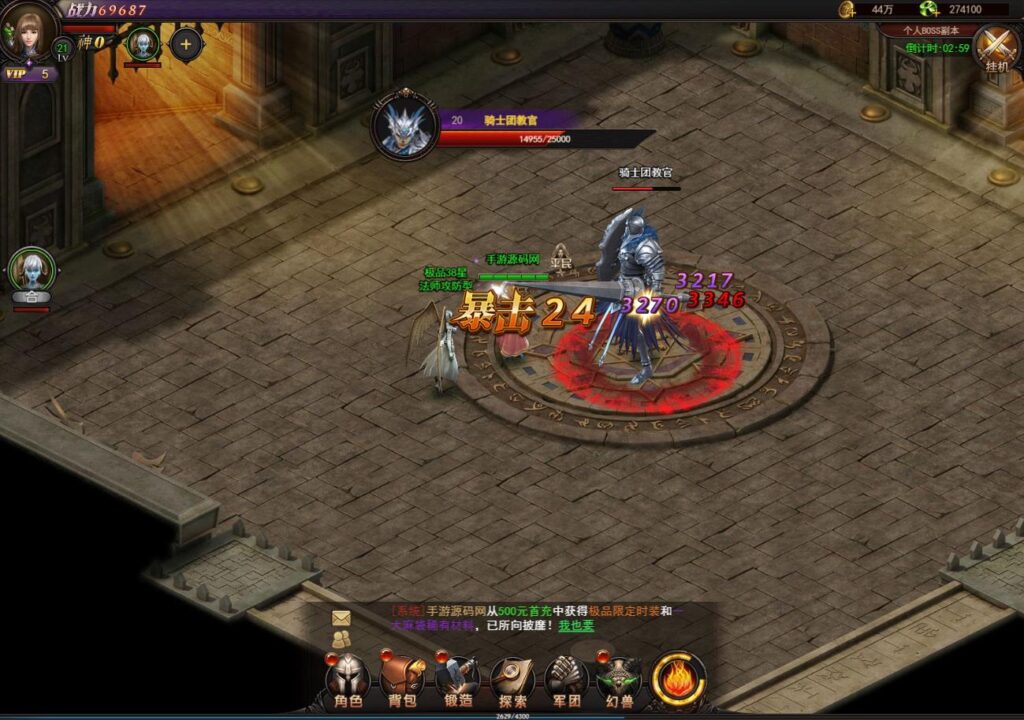Image resolution: width=1024 pixels, height=720 pixels.
Task: Add a companion with the plus slot
Action: coord(186,44)
